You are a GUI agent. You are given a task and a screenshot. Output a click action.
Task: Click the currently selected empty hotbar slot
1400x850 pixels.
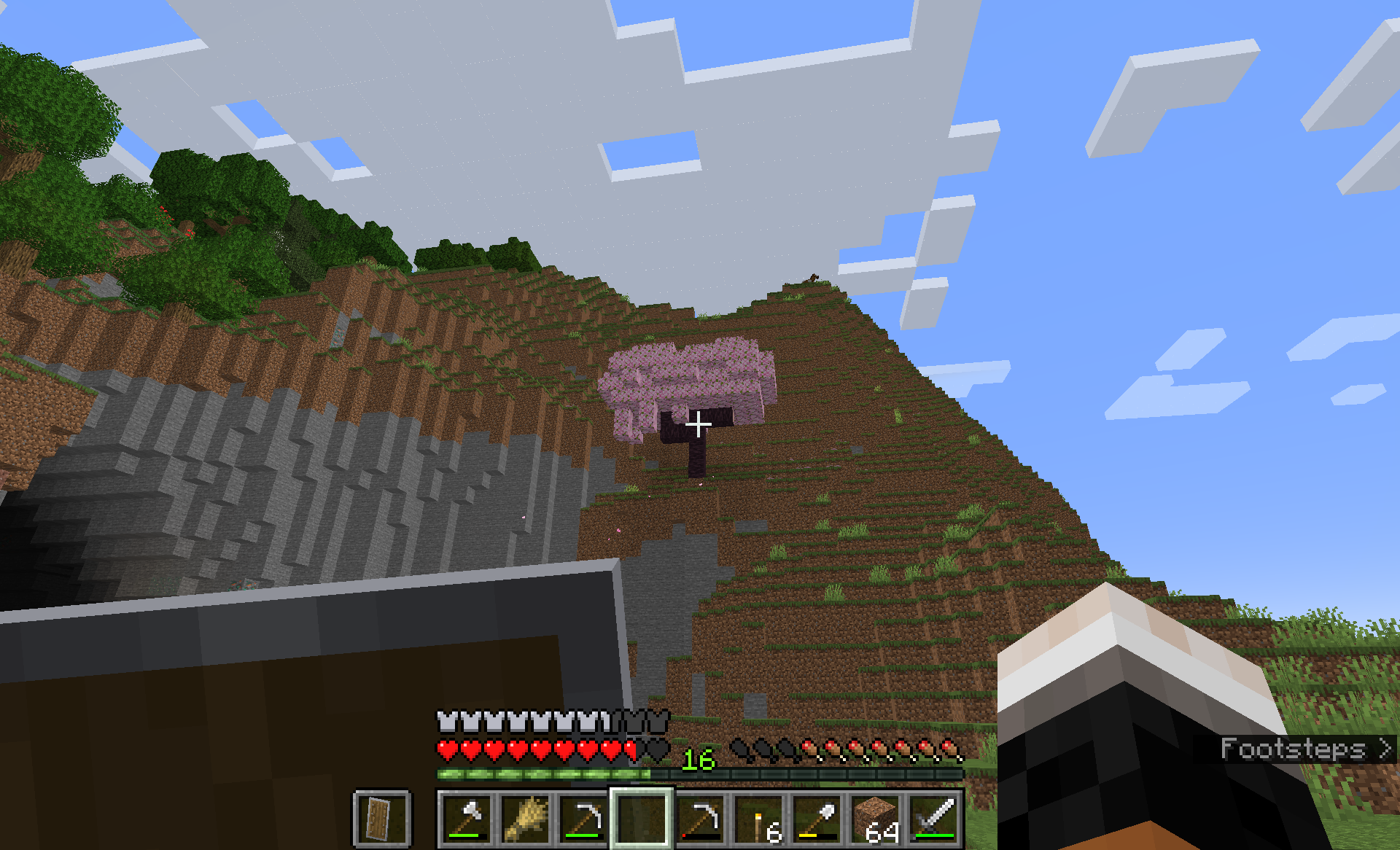(643, 818)
